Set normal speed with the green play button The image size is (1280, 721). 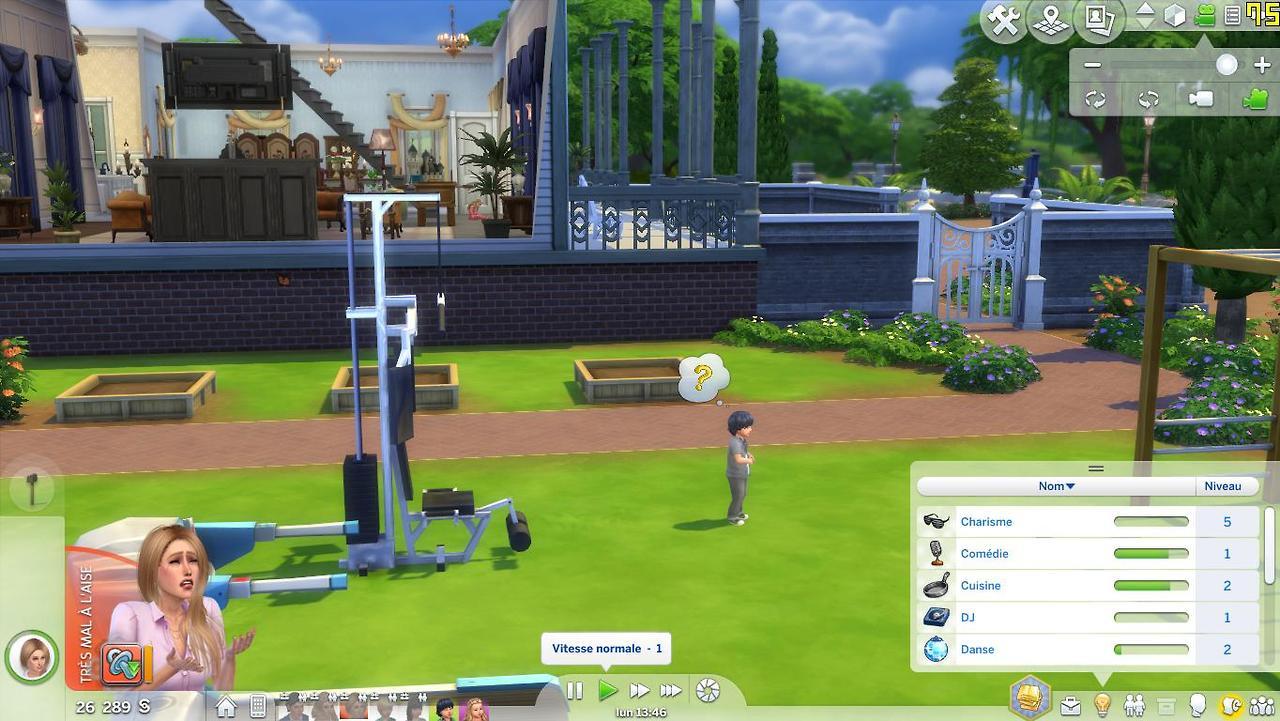pyautogui.click(x=607, y=690)
